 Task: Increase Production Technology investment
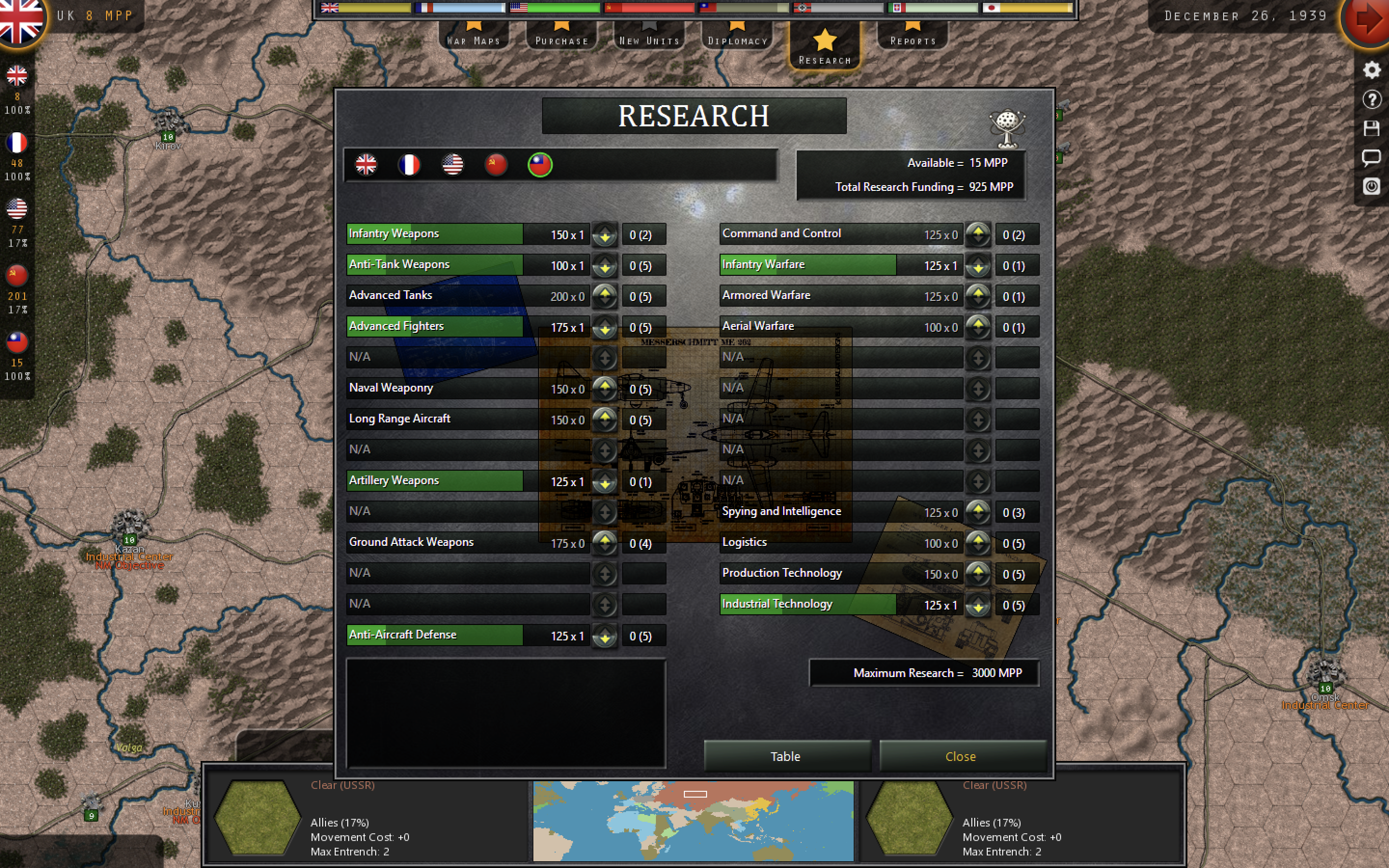979,570
